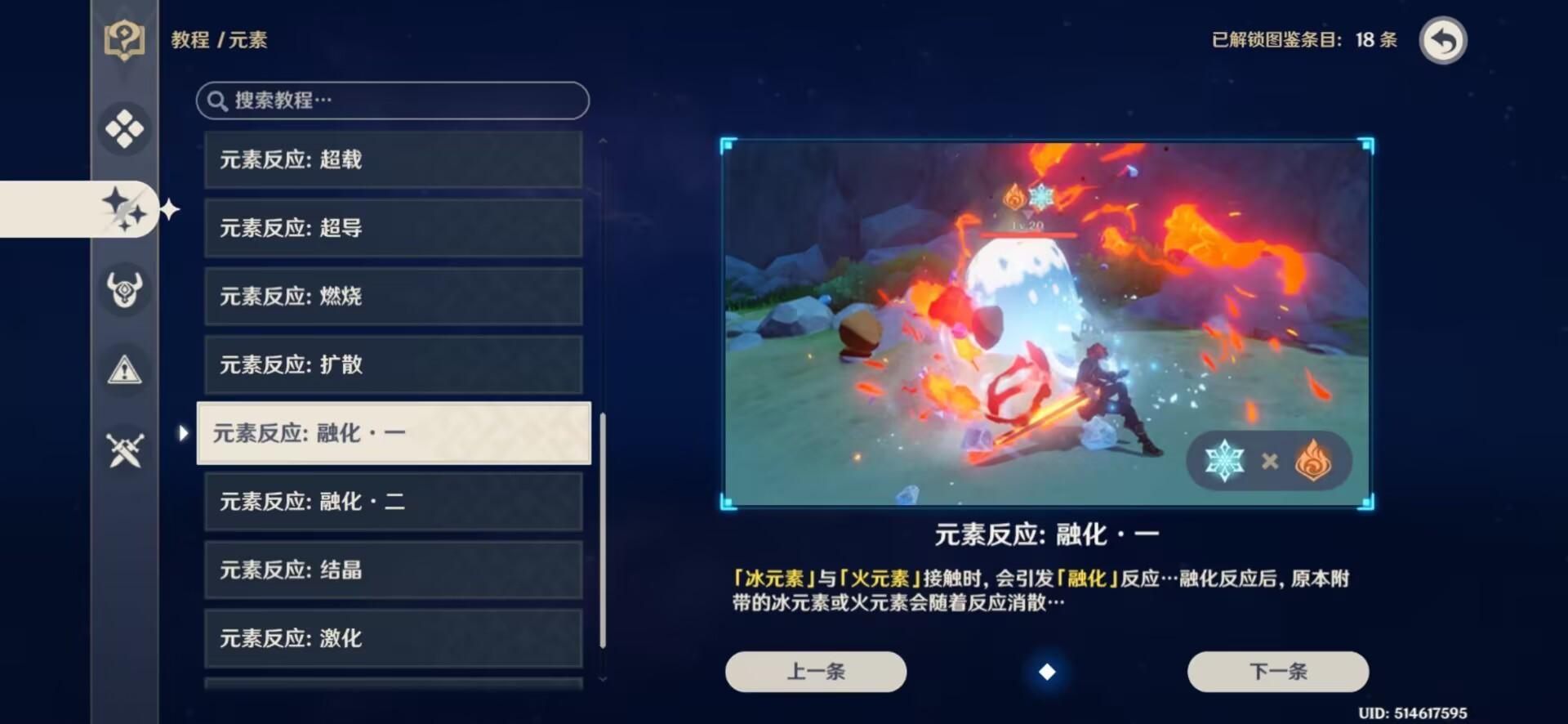Click the diamond page indicator below the image
The width and height of the screenshot is (1568, 724).
(x=1048, y=673)
